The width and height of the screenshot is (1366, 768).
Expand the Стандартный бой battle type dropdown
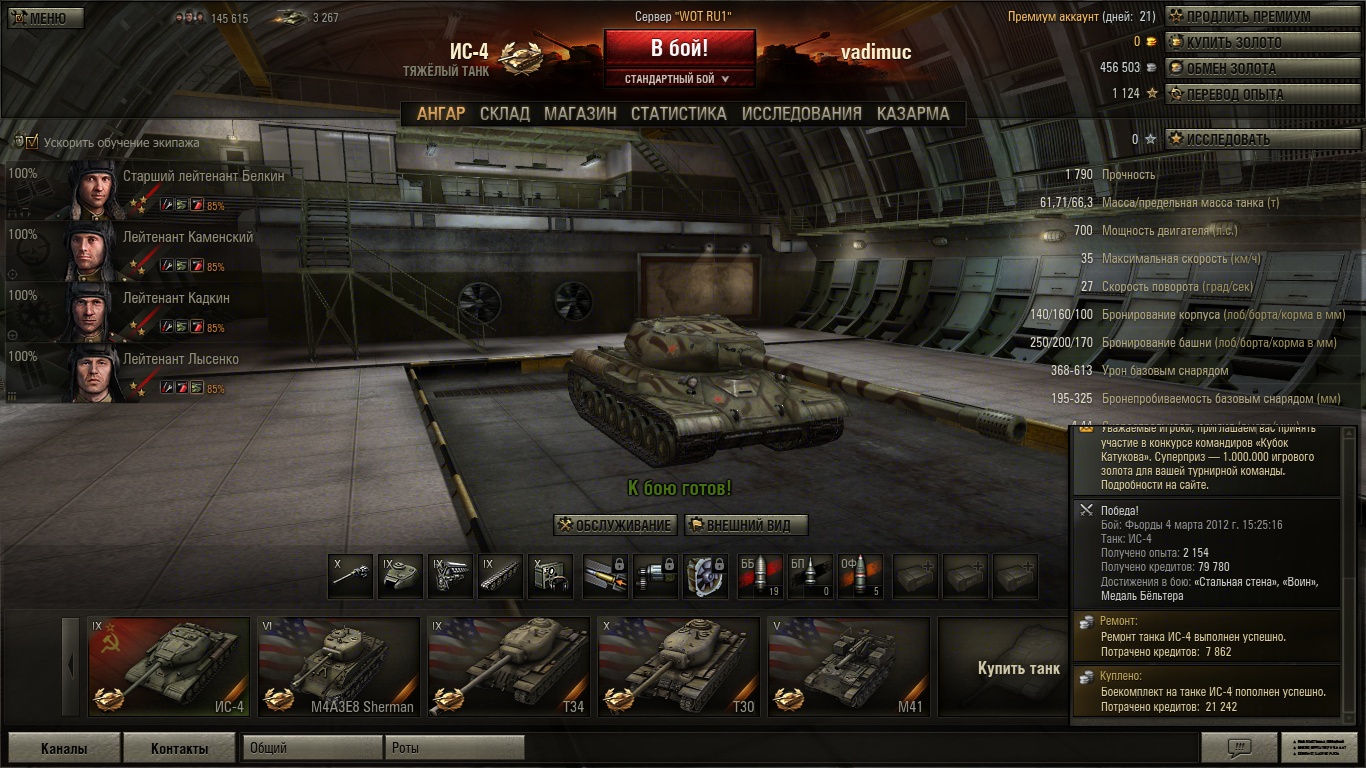pos(678,79)
